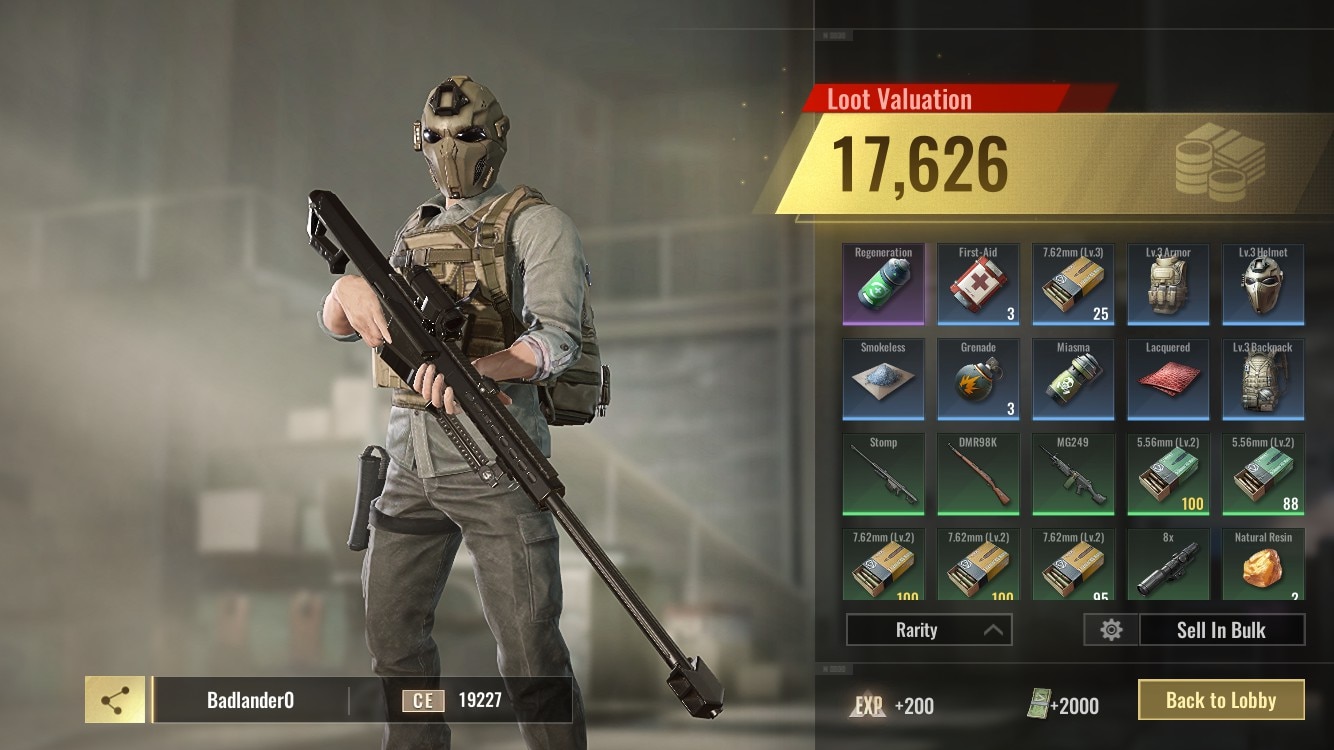Choose the Lv.3 Backpack slot

[x=1263, y=380]
